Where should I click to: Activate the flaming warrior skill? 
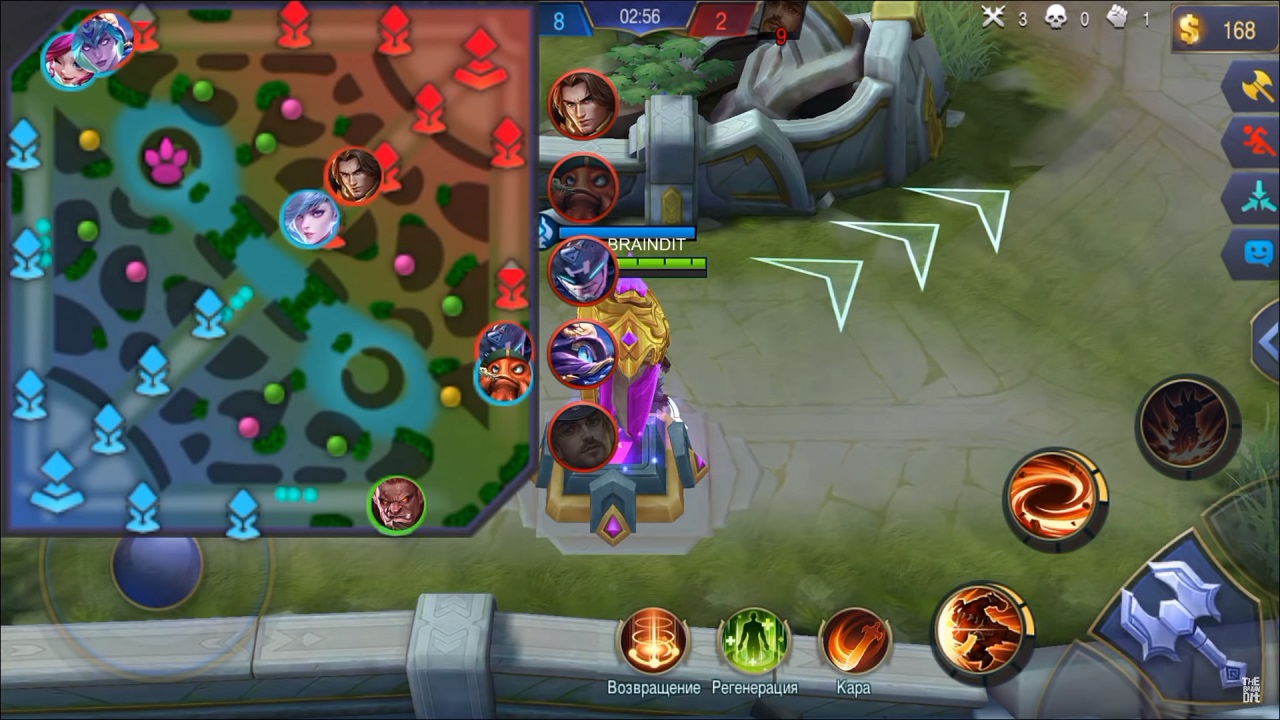coord(983,631)
